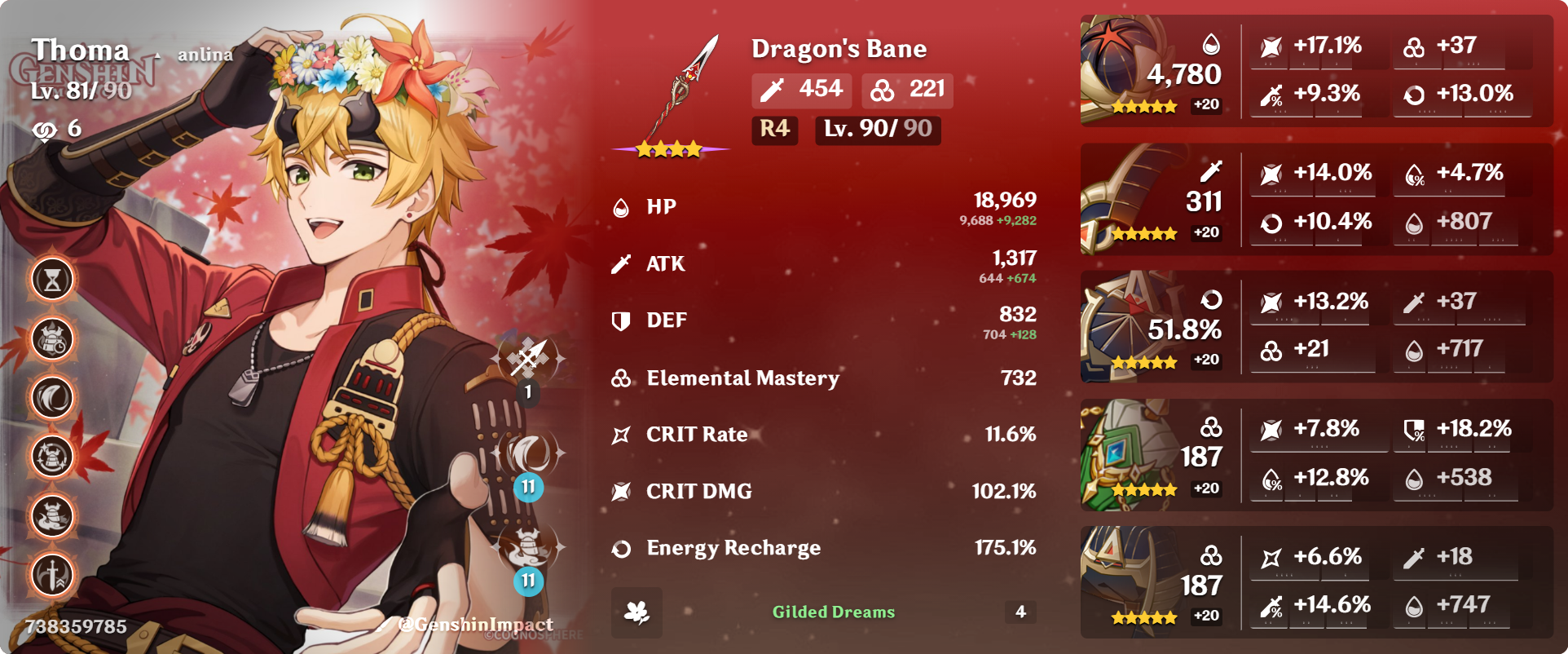The height and width of the screenshot is (654, 1568).
Task: Click the CRIT Rate icon next to 11.6%
Action: pos(621,434)
